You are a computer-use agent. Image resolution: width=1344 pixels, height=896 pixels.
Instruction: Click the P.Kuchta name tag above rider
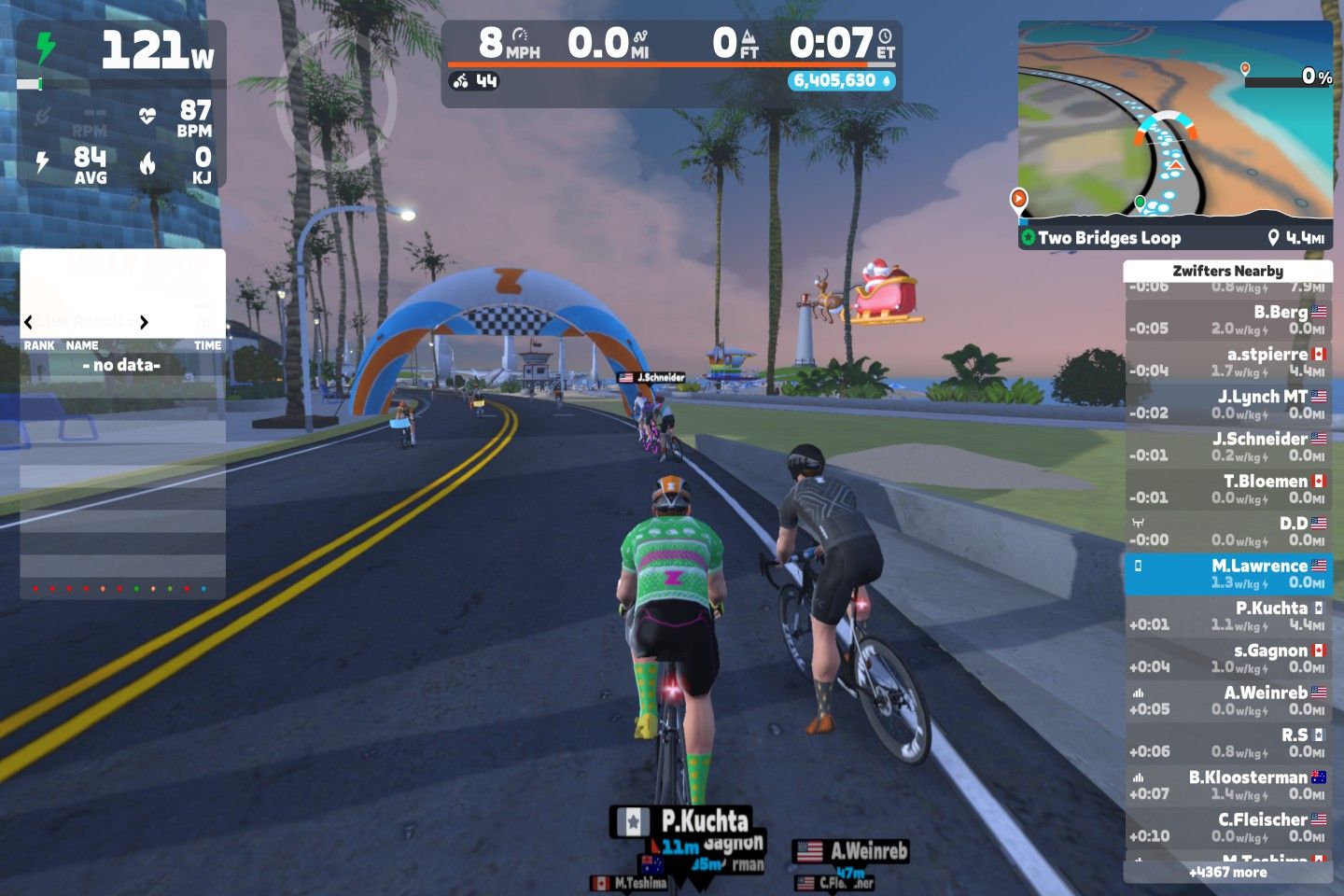(693, 820)
